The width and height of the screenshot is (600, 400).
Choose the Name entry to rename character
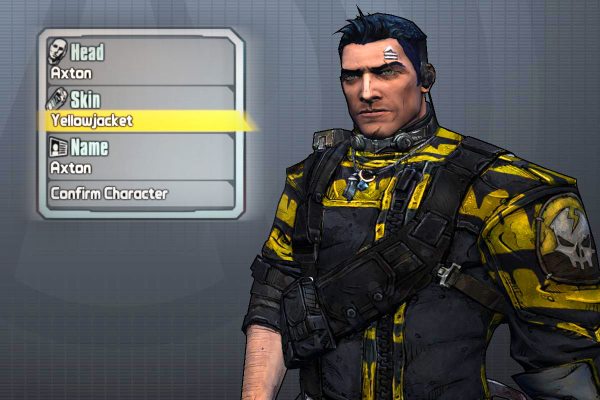[x=140, y=158]
